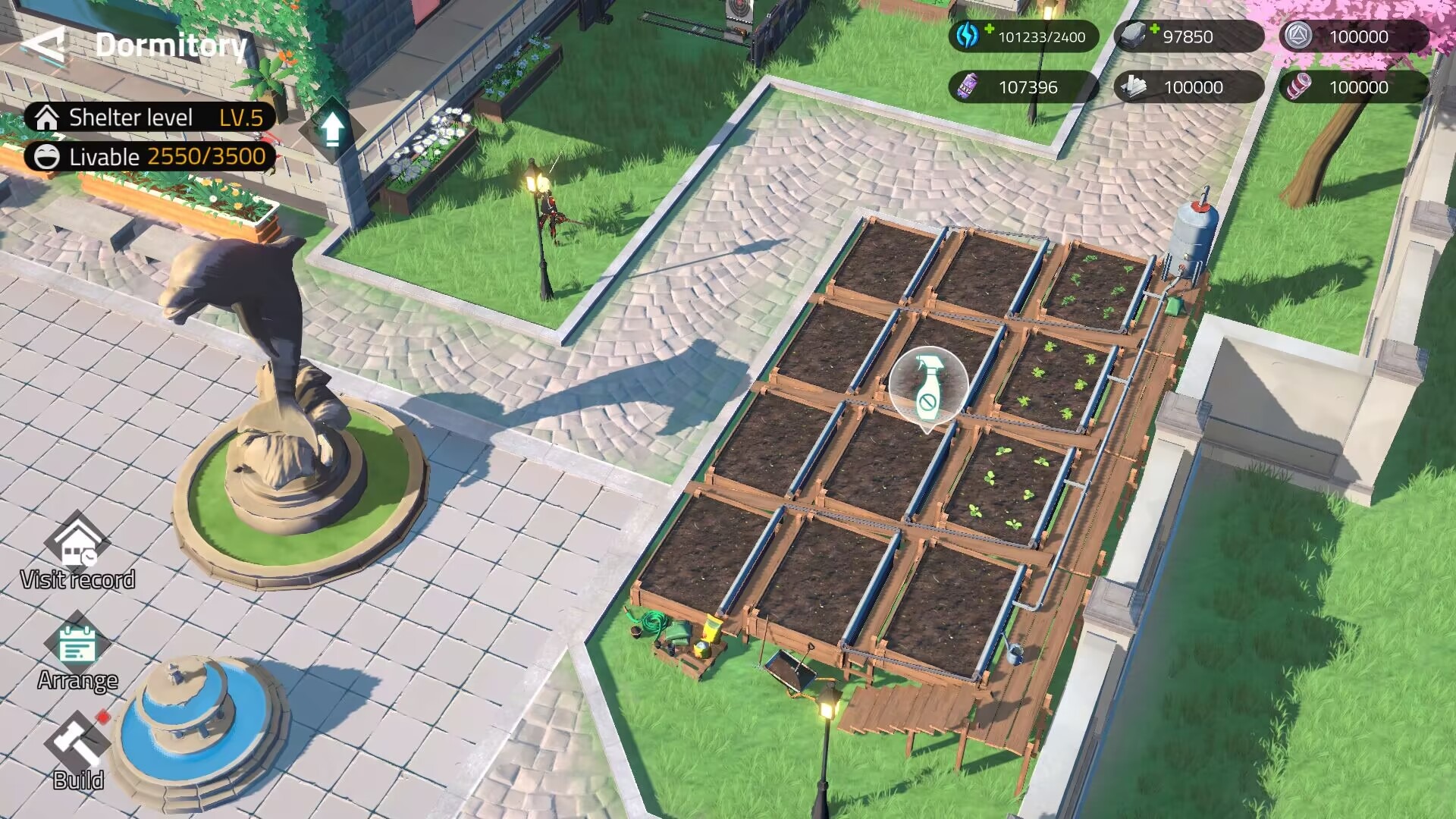Tap the spray bottle bubble over garden

point(927,387)
